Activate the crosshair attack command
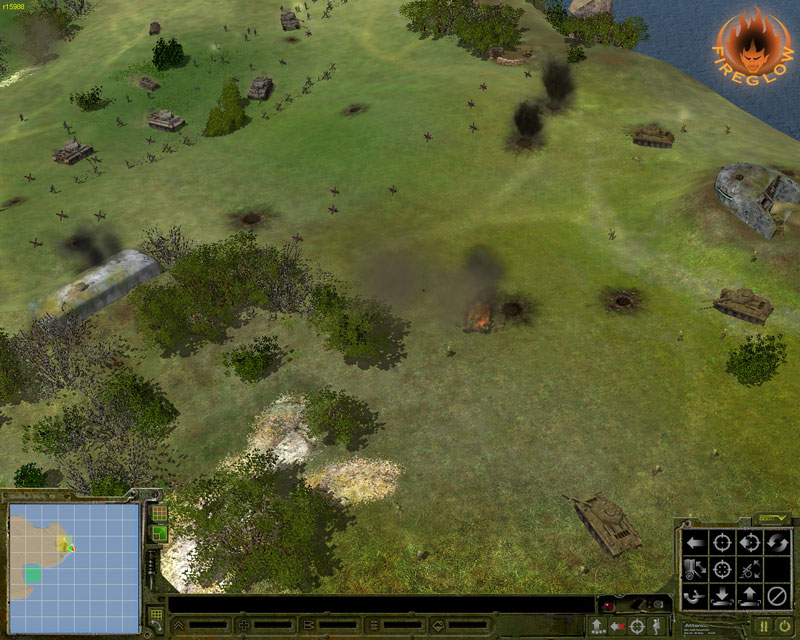800x640 pixels. pos(722,543)
